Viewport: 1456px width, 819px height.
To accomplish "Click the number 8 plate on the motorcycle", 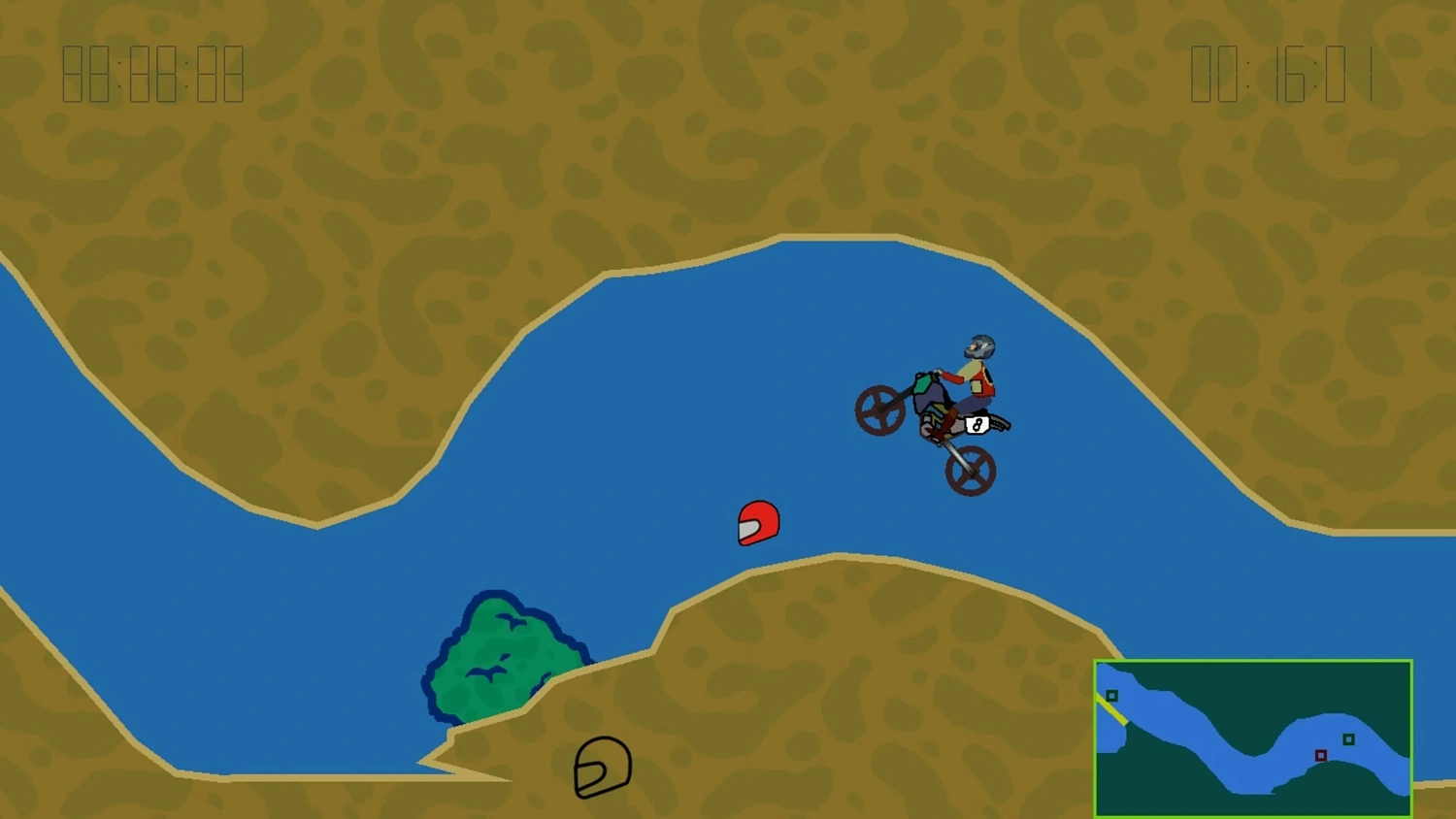I will 977,425.
